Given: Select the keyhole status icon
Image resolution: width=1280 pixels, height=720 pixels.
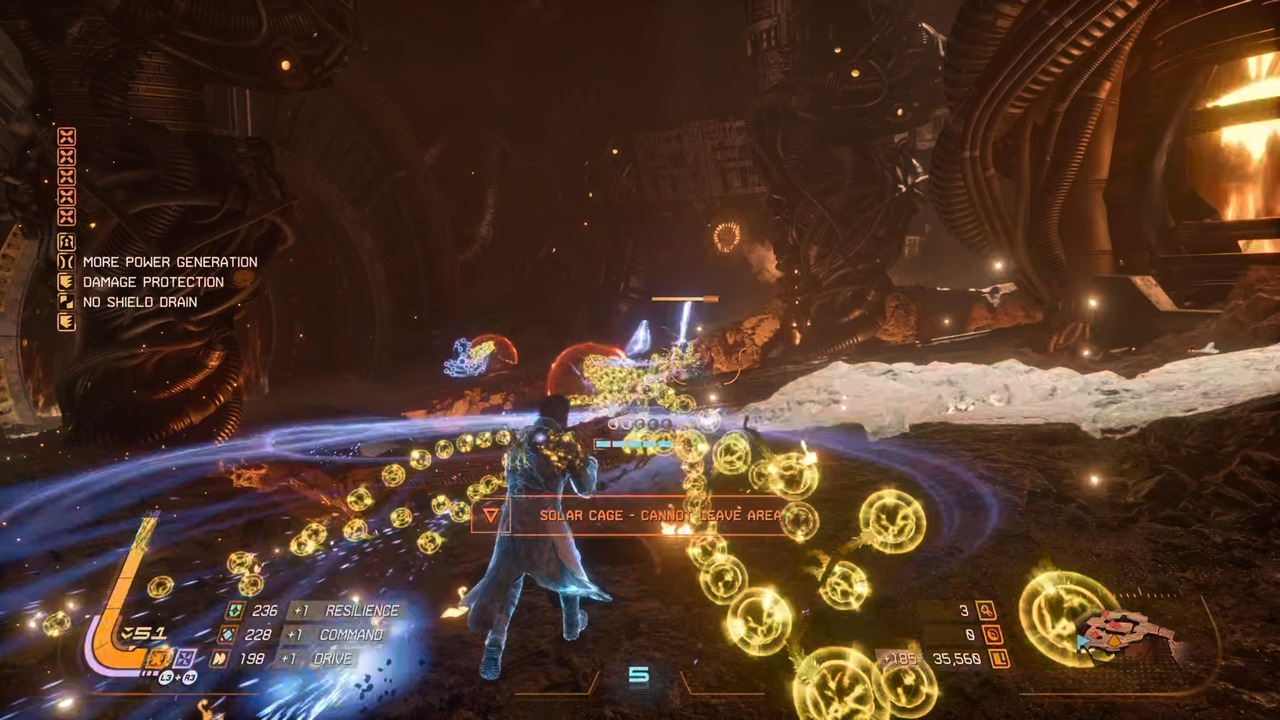Looking at the screenshot, I should tap(66, 242).
